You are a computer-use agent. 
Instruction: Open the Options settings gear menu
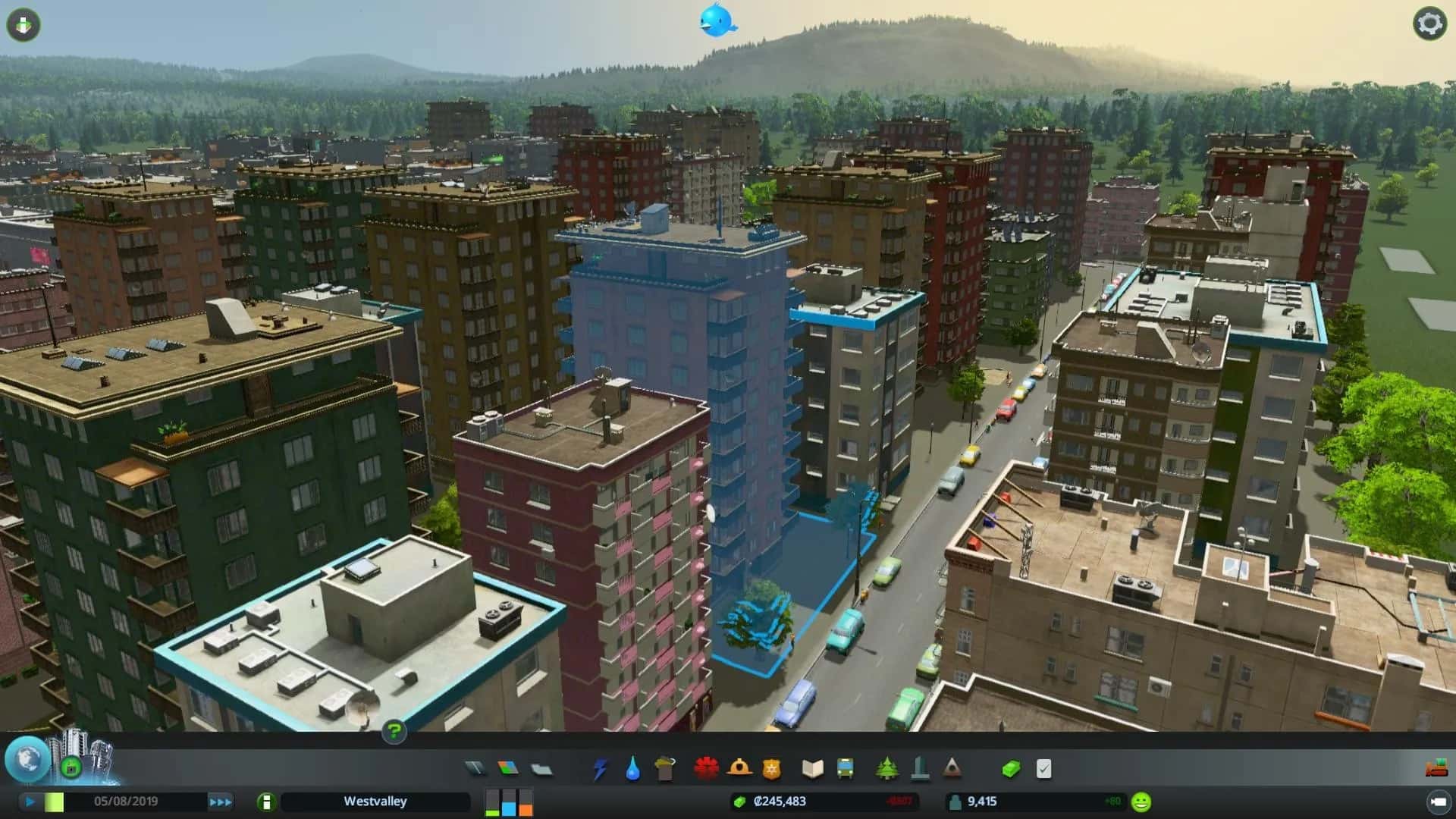[x=1430, y=24]
